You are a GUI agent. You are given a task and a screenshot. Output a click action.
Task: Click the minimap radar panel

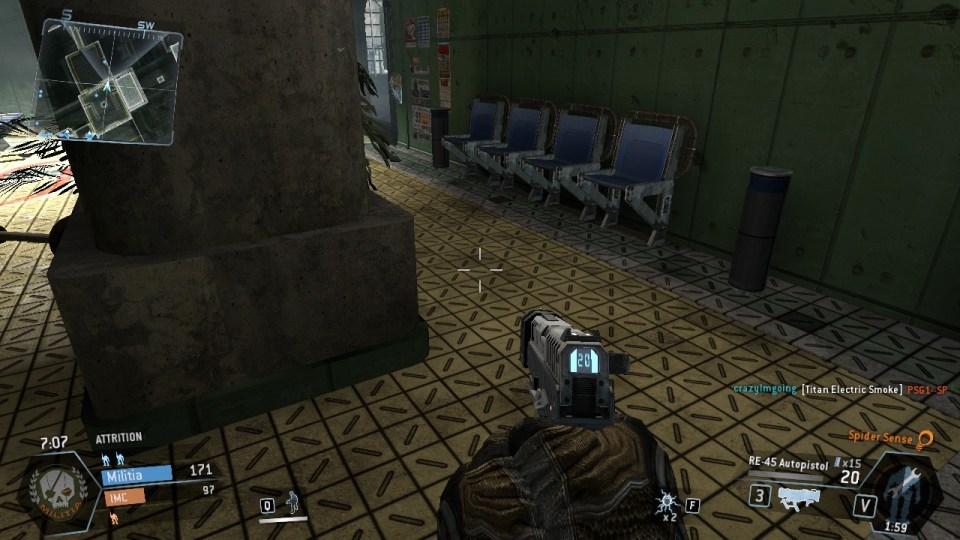coord(108,84)
